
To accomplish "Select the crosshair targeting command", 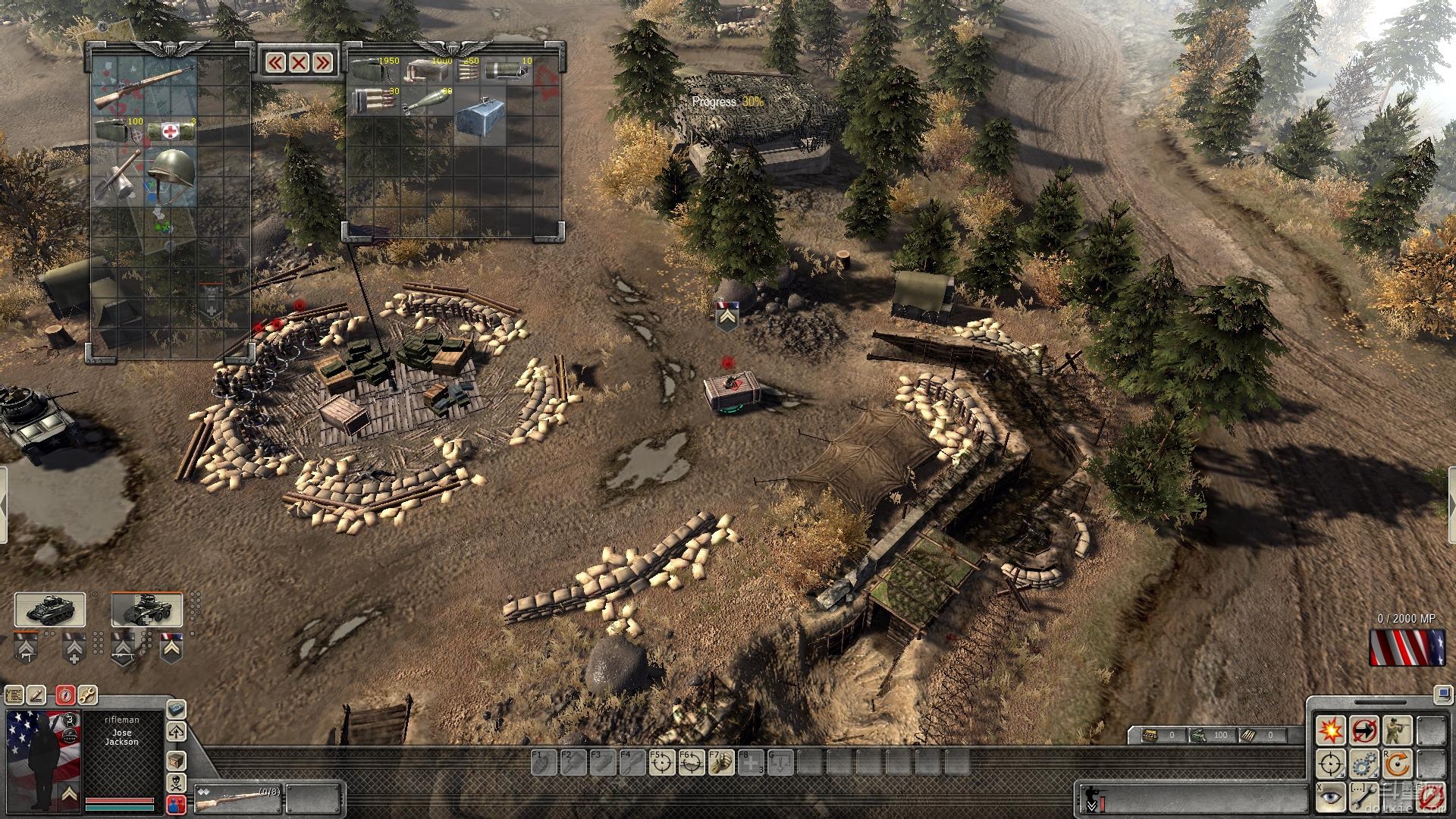I will 1331,764.
